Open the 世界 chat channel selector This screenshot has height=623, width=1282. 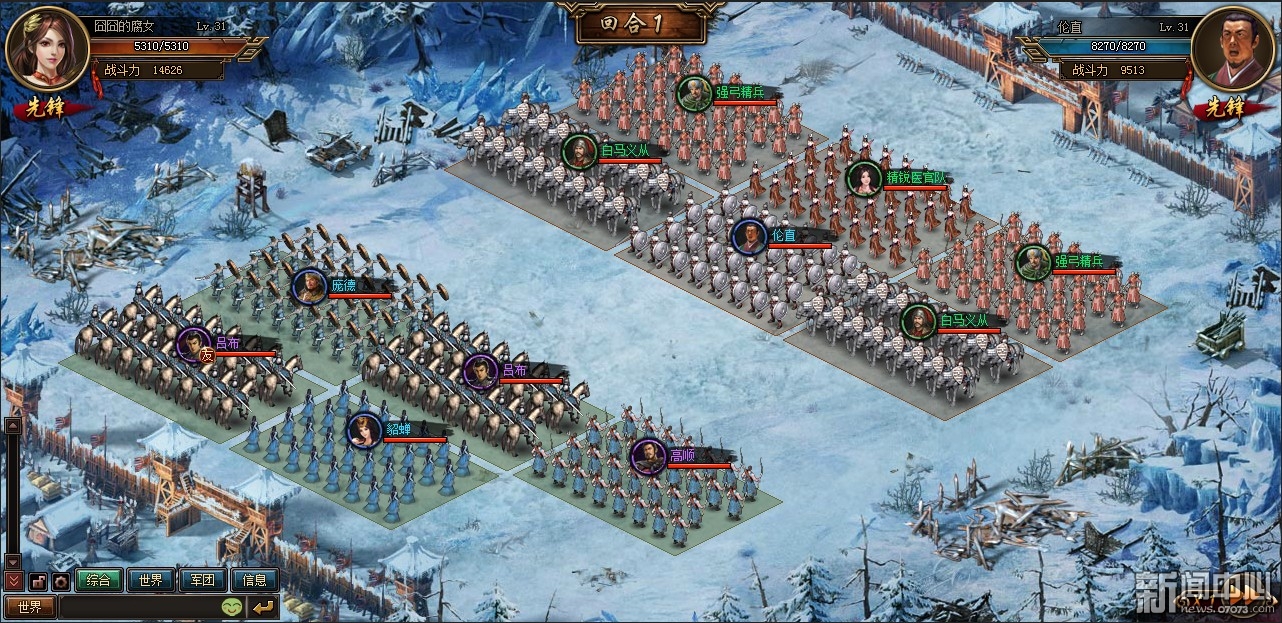pos(30,607)
